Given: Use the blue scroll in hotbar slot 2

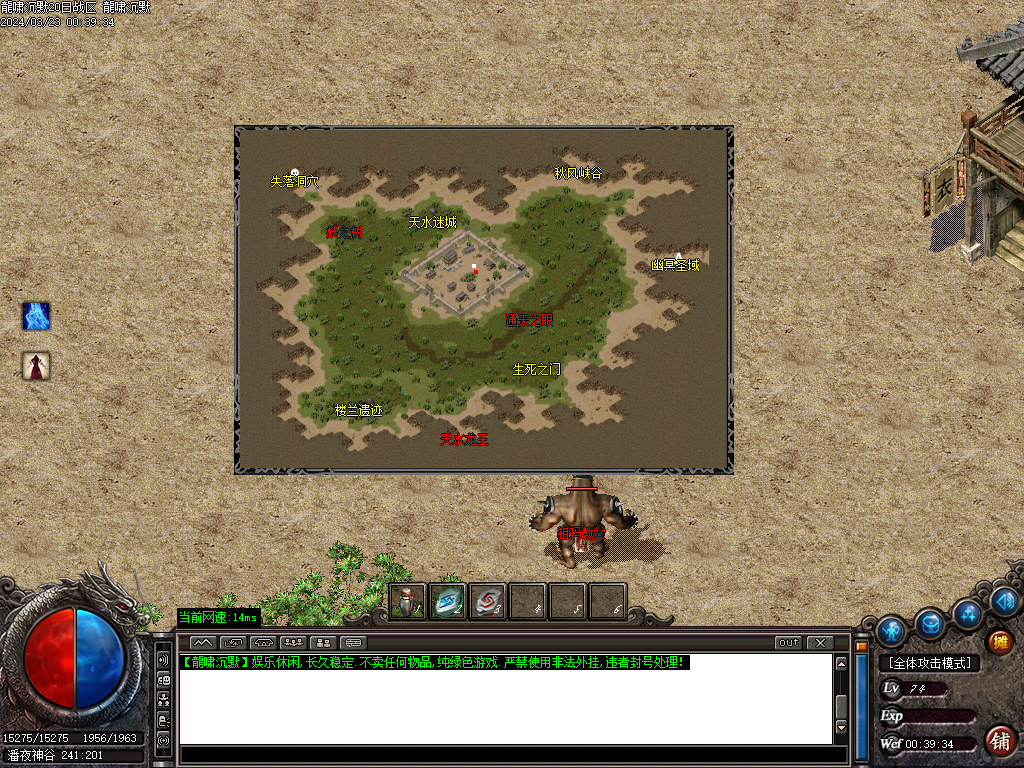Looking at the screenshot, I should [x=447, y=601].
